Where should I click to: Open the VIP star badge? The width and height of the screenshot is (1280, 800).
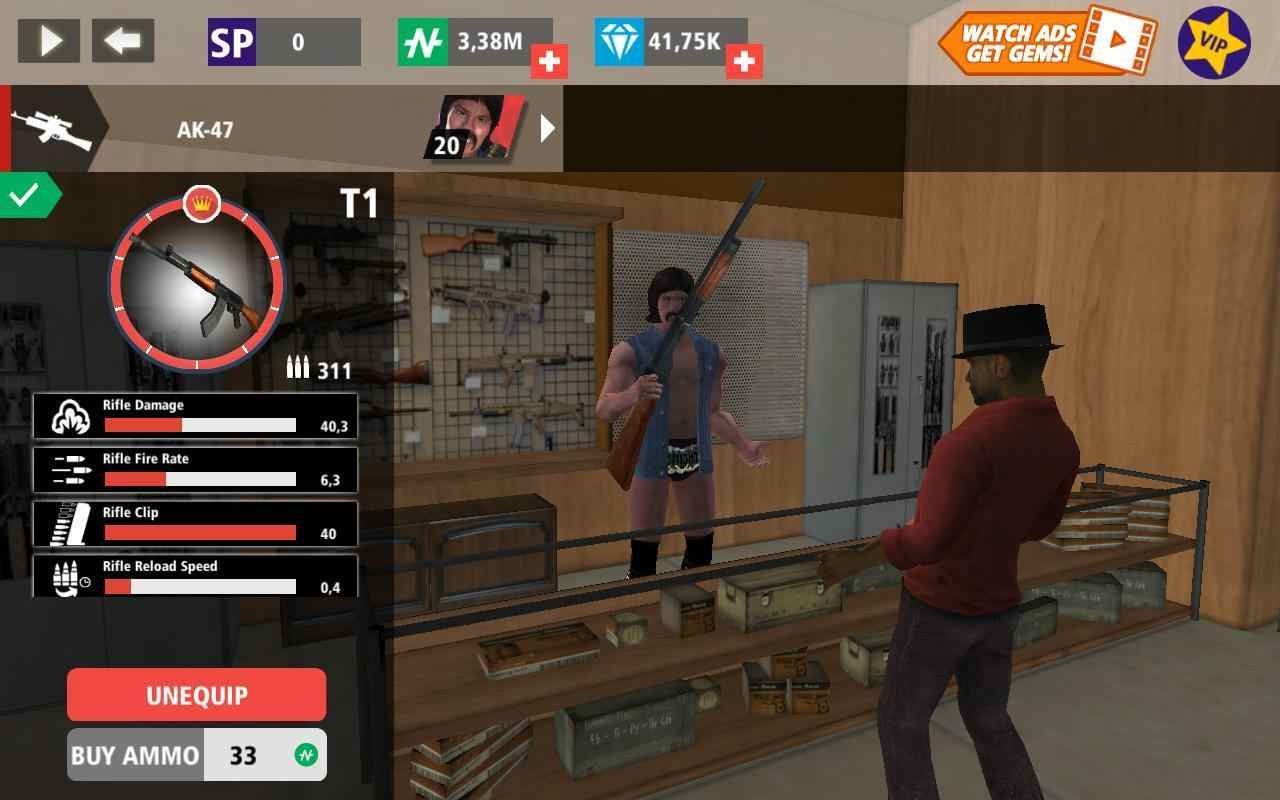1213,43
